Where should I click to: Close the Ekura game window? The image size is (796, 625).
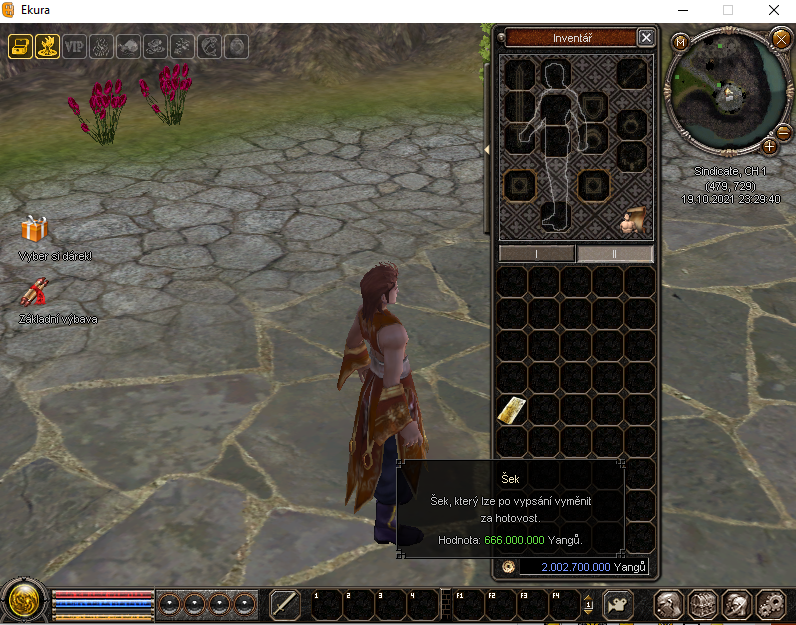click(x=773, y=10)
